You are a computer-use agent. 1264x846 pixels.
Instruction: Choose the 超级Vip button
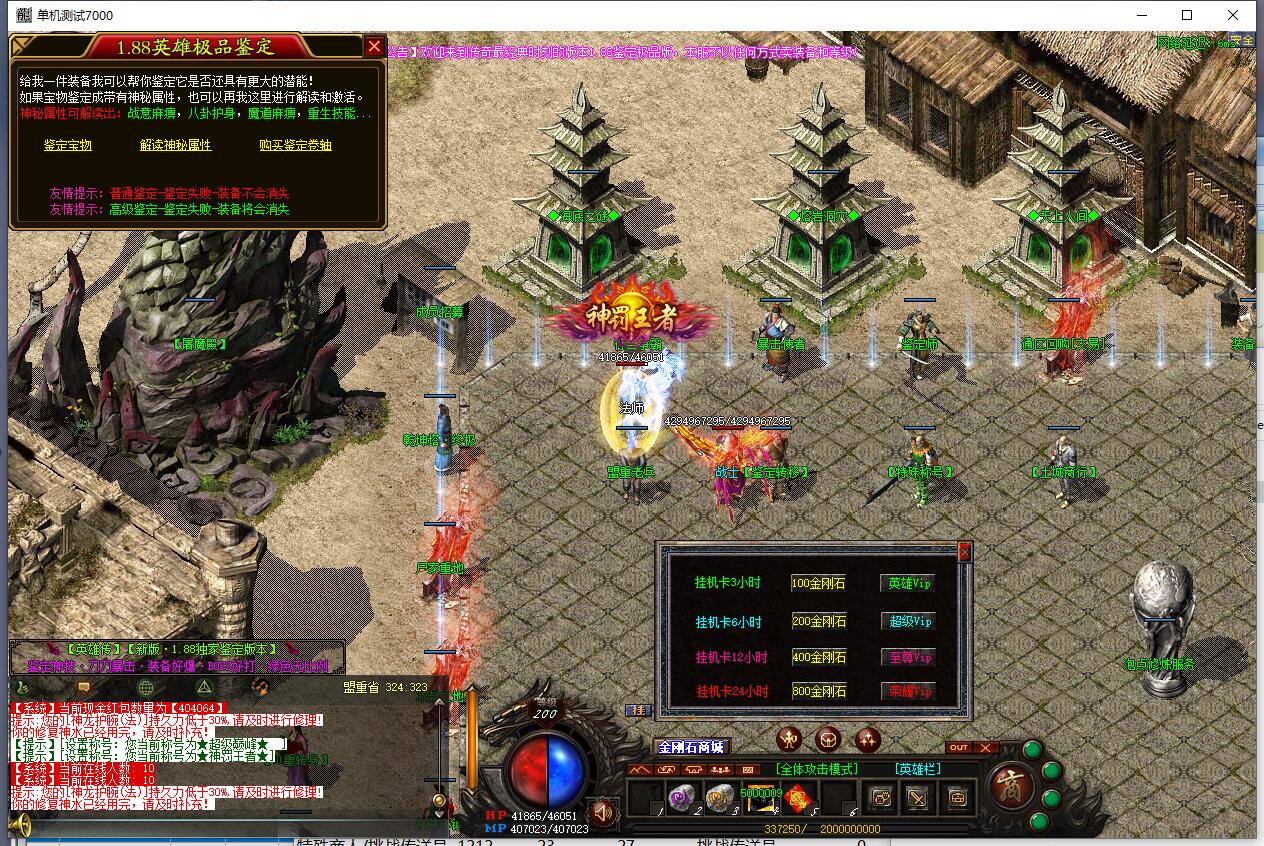(909, 621)
